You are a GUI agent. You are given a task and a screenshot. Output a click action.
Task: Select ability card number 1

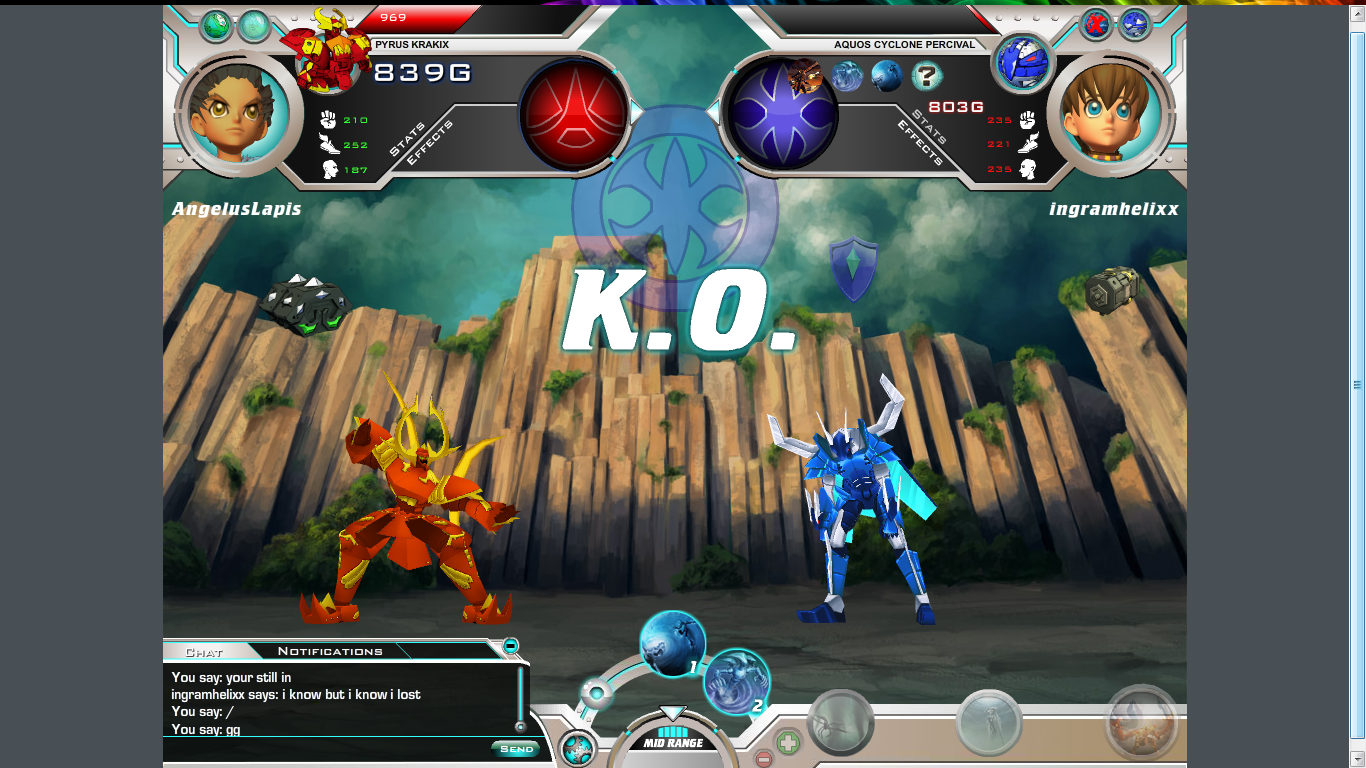coord(672,644)
